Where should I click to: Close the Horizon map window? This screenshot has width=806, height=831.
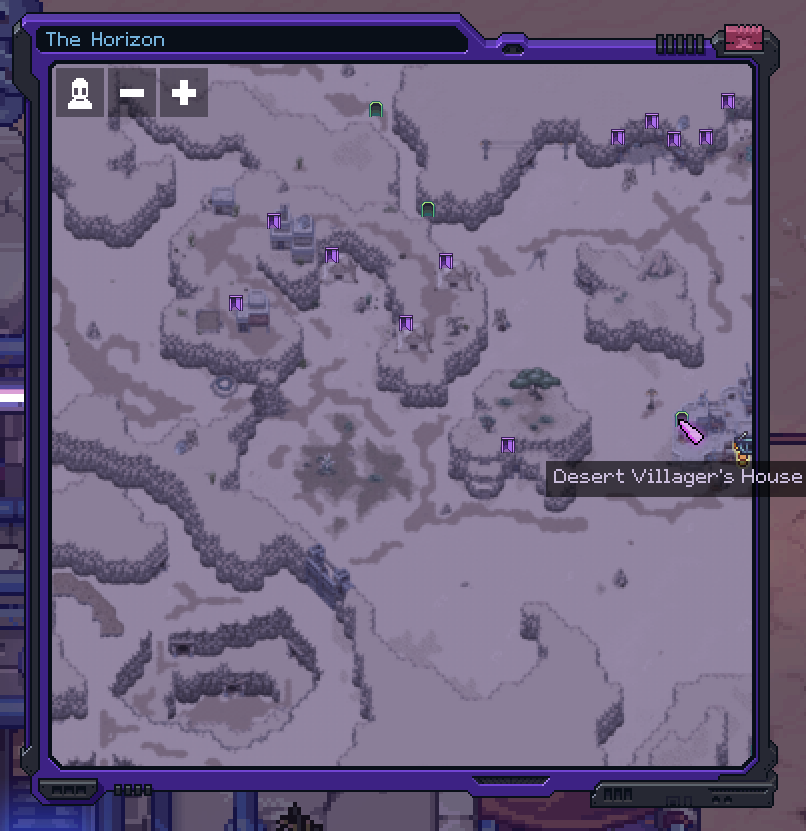743,39
